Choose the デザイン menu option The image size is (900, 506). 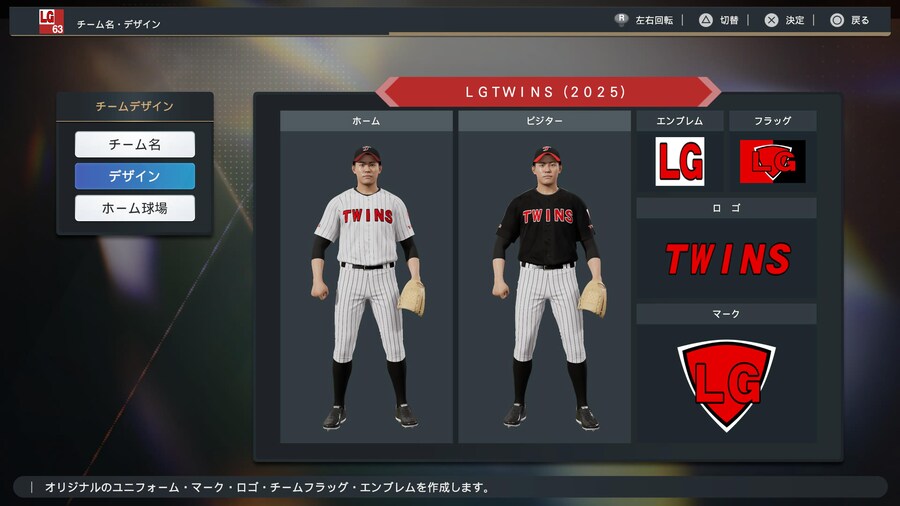(135, 177)
